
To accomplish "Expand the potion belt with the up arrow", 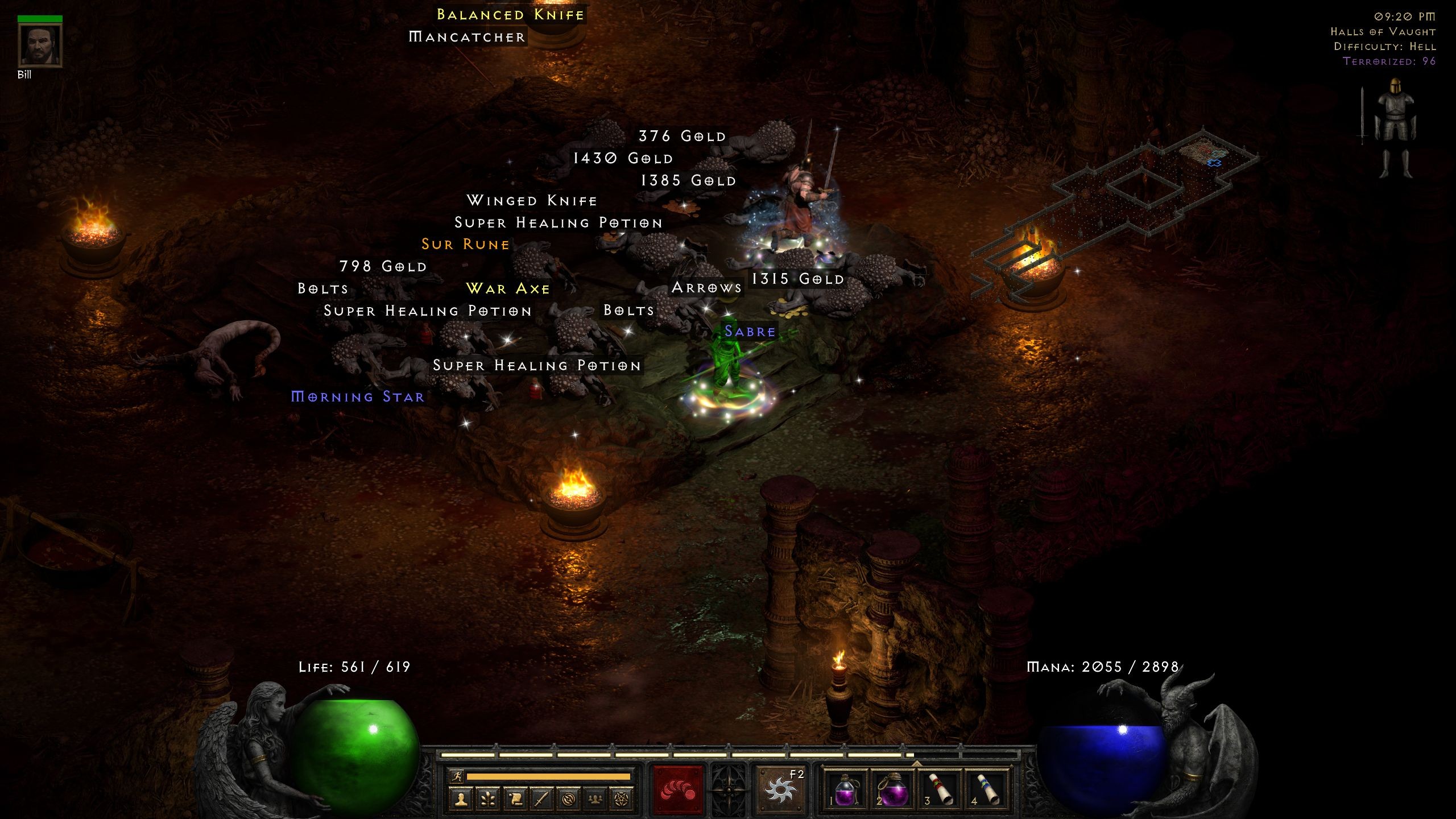I will pos(917,765).
